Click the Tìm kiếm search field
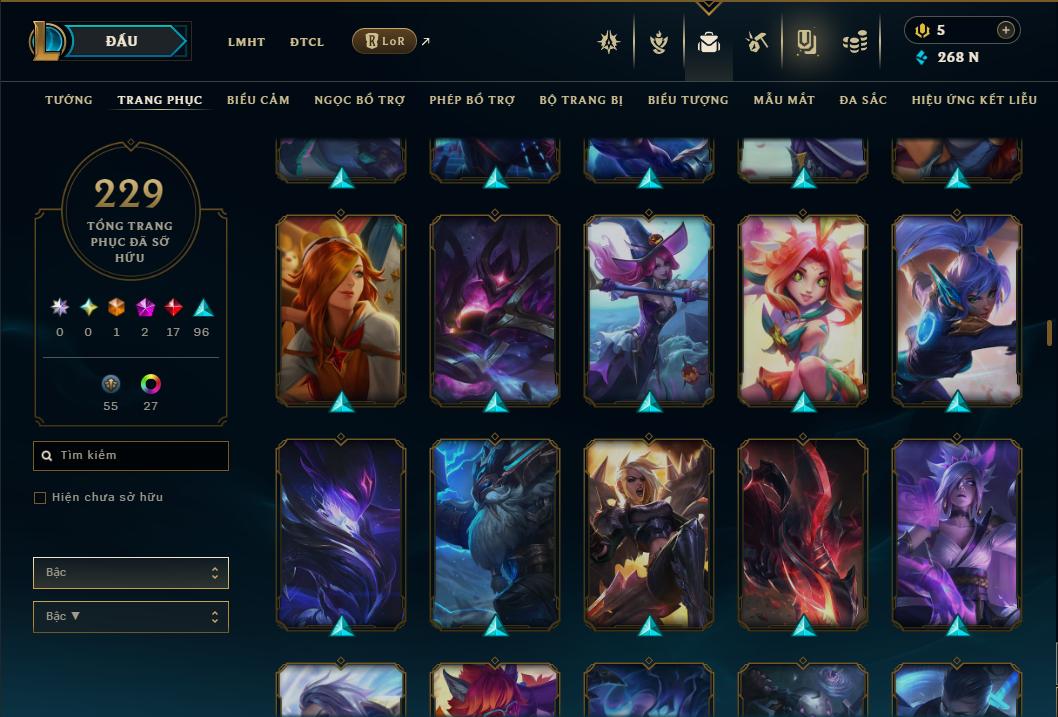 tap(131, 456)
